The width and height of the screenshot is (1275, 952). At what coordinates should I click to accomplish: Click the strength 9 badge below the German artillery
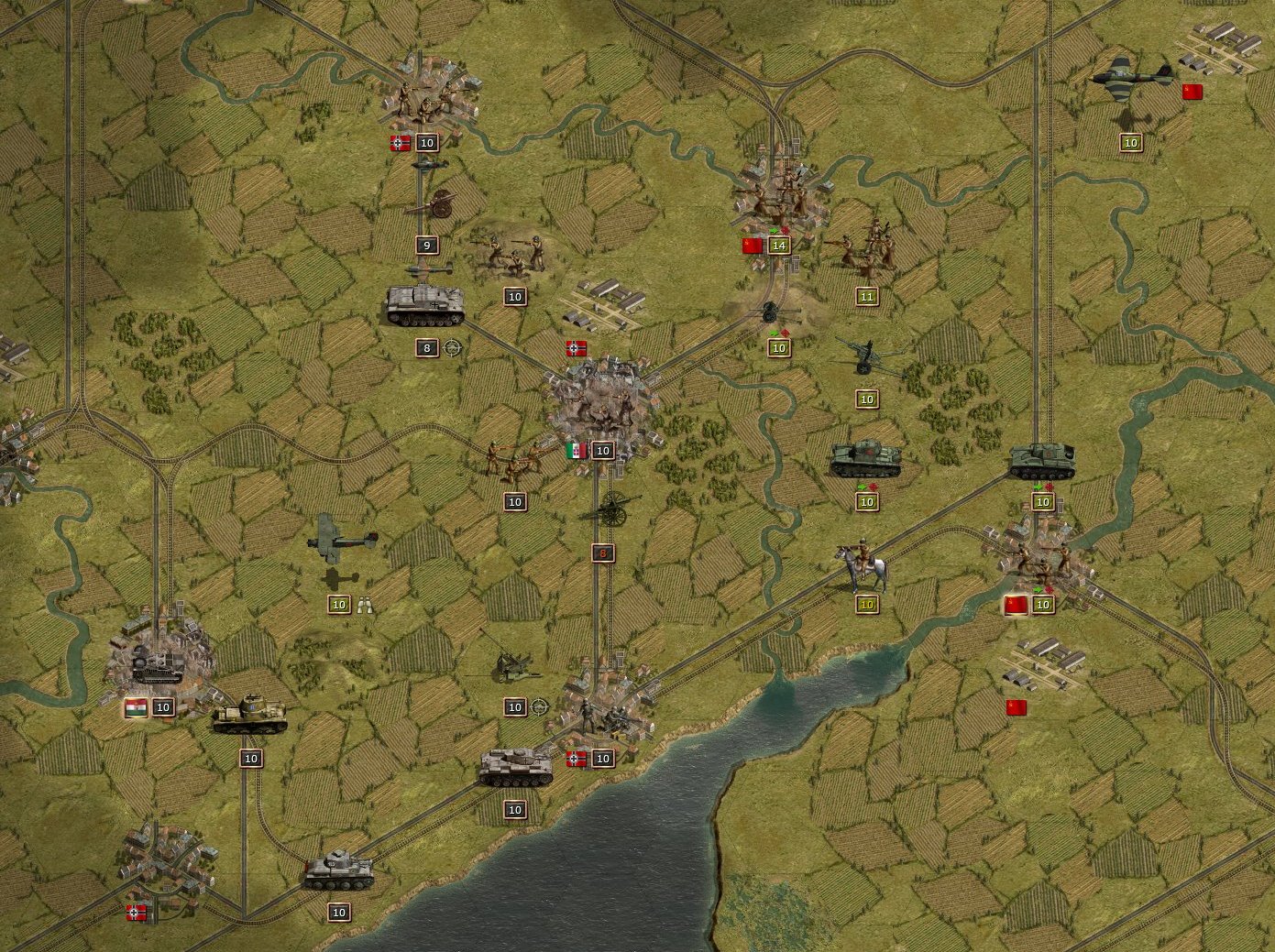coord(425,245)
